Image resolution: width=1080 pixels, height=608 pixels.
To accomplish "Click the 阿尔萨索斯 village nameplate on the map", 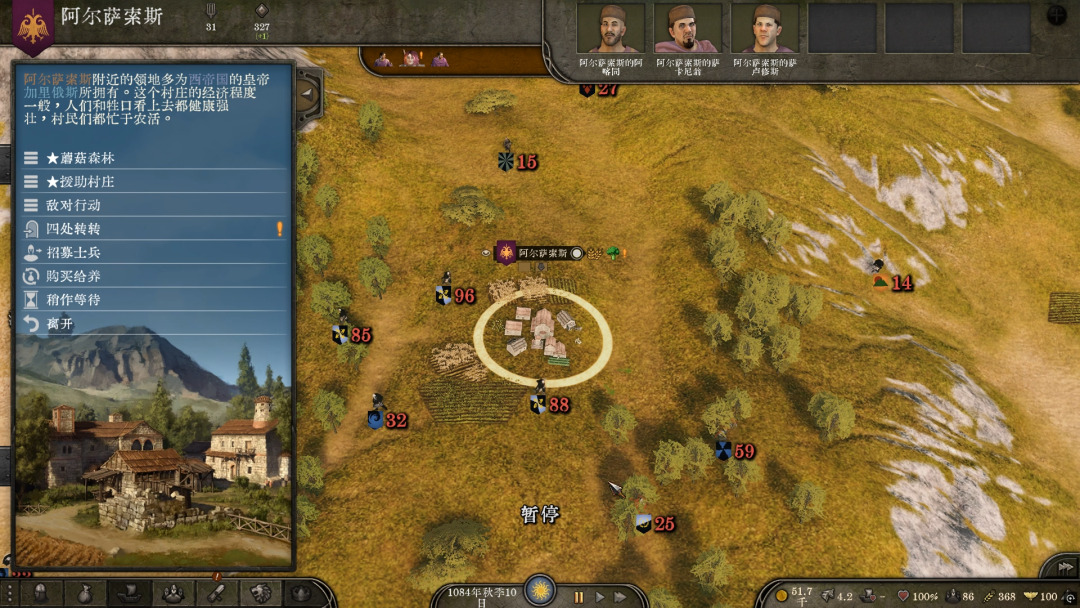I will pos(543,253).
